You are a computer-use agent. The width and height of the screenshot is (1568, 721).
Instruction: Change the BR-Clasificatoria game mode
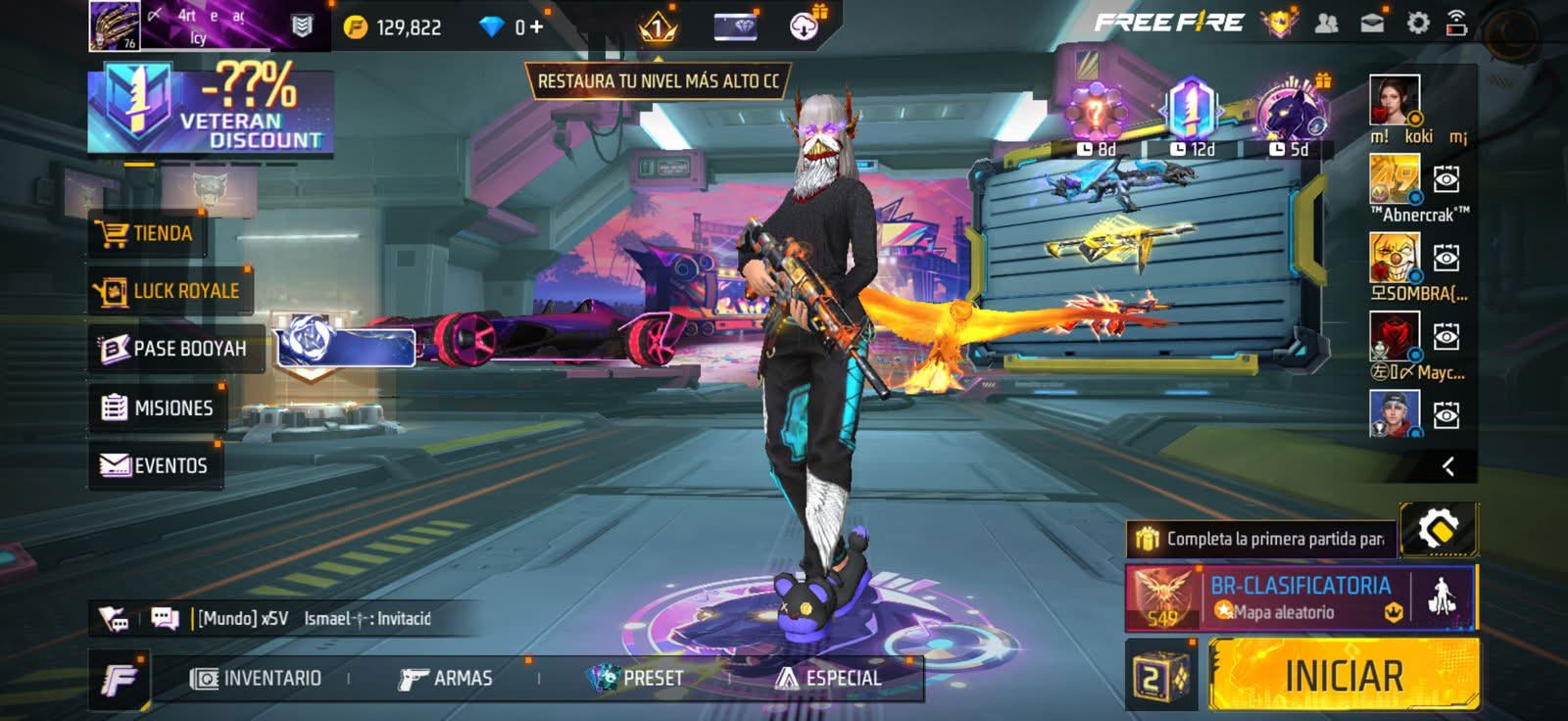tap(1299, 598)
